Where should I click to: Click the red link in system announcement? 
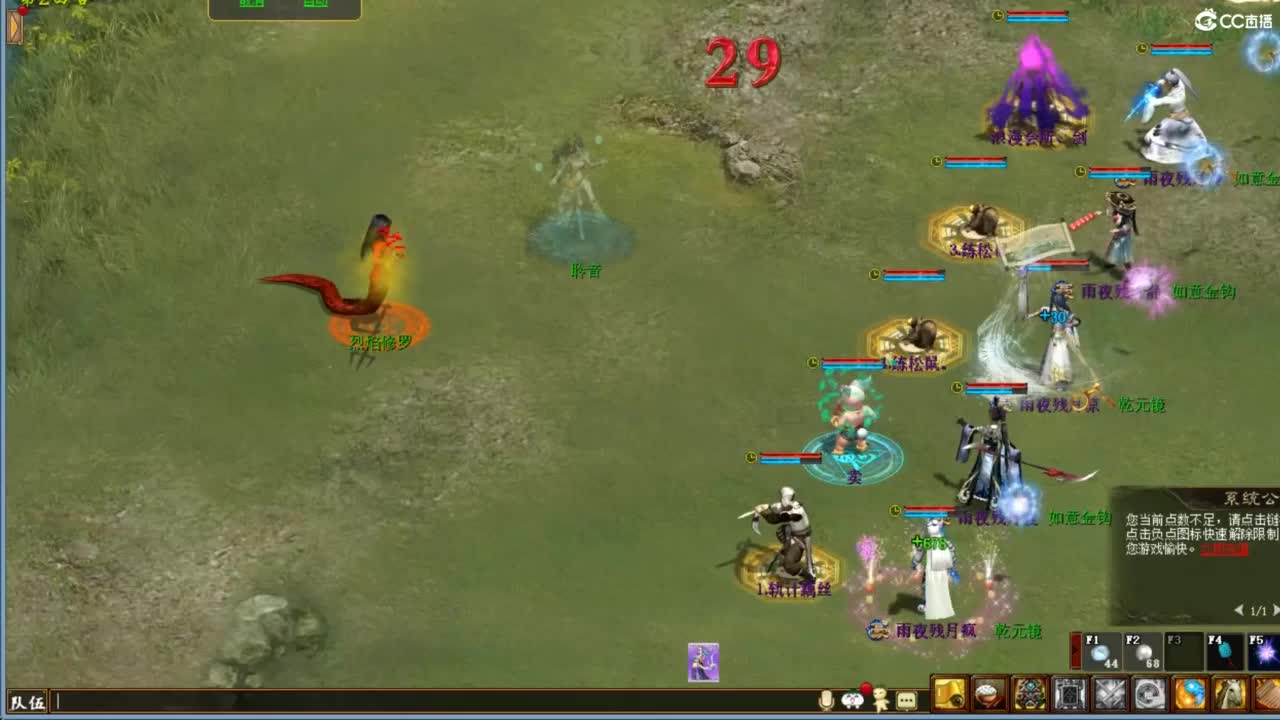[1224, 551]
